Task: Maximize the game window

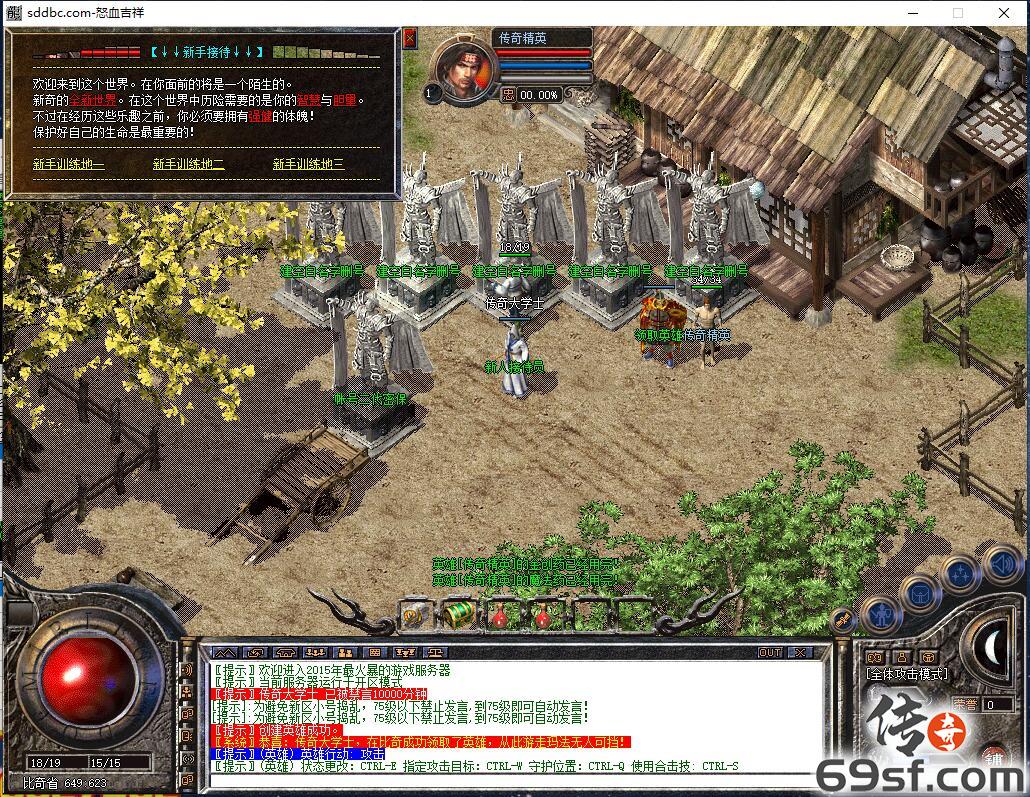Action: click(x=957, y=13)
